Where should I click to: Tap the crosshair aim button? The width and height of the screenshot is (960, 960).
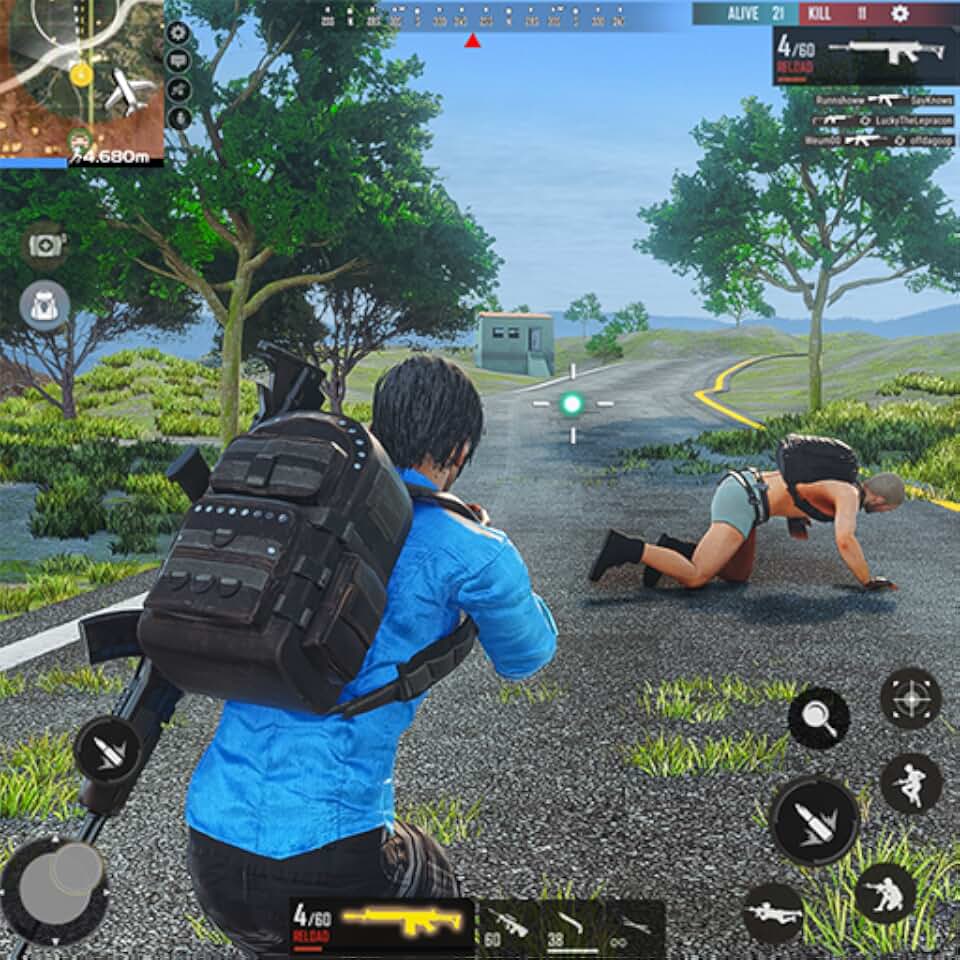coord(910,698)
